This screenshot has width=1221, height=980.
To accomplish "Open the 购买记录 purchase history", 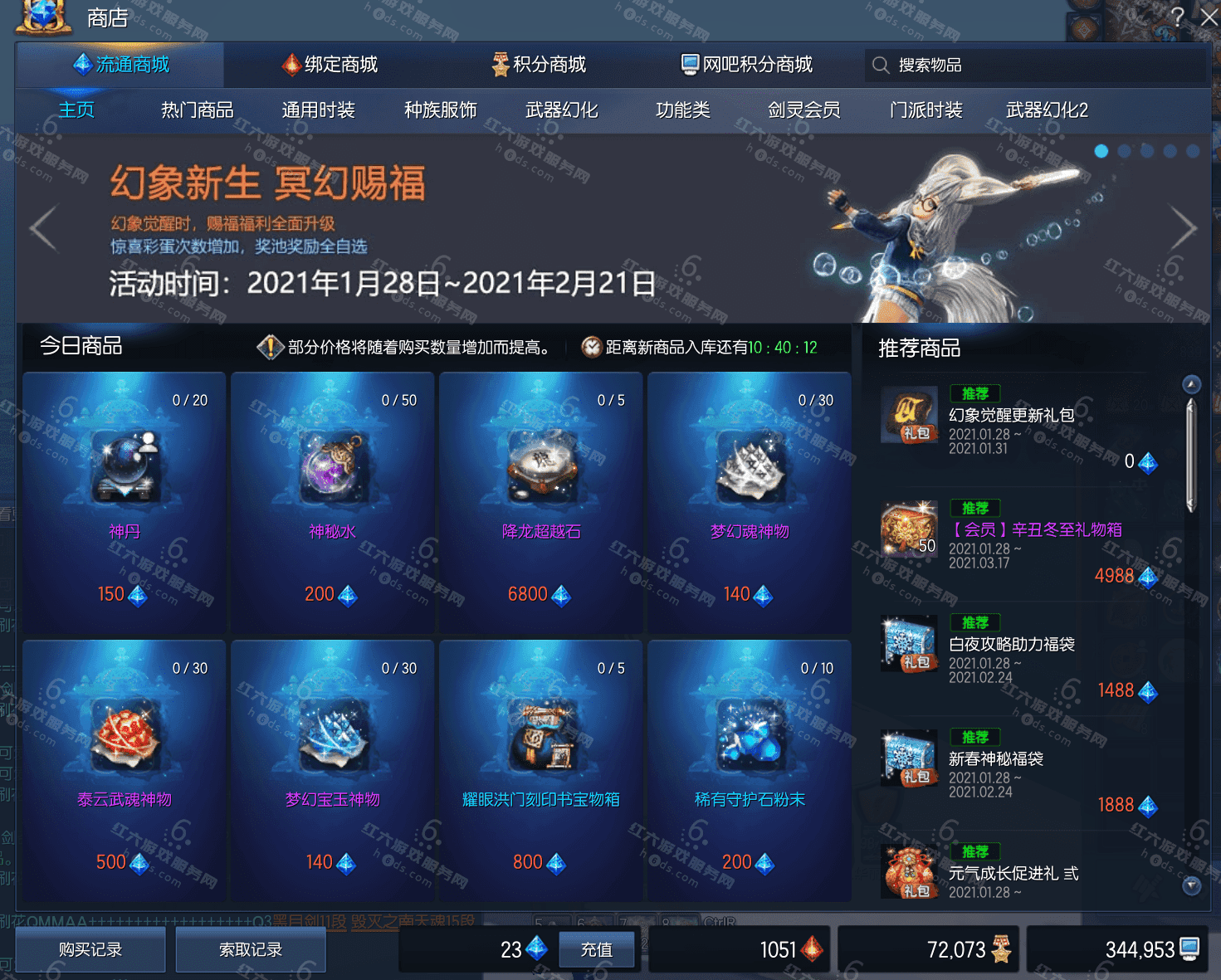I will click(x=90, y=949).
